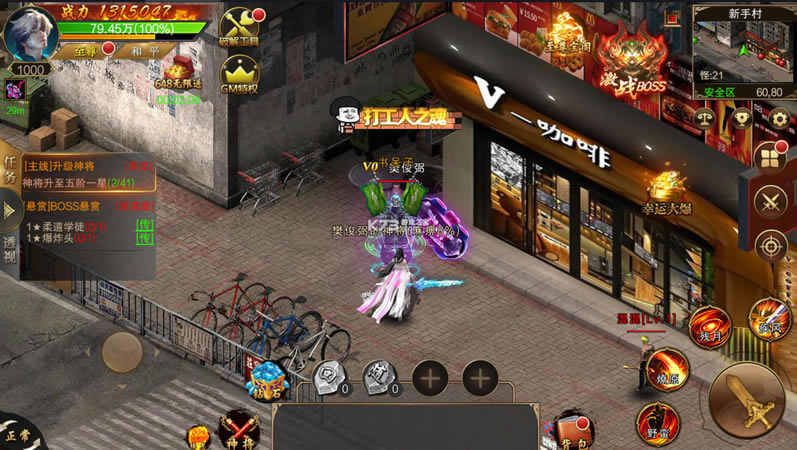Open the 破解工具 crack tools icon
The width and height of the screenshot is (797, 450).
click(x=238, y=27)
